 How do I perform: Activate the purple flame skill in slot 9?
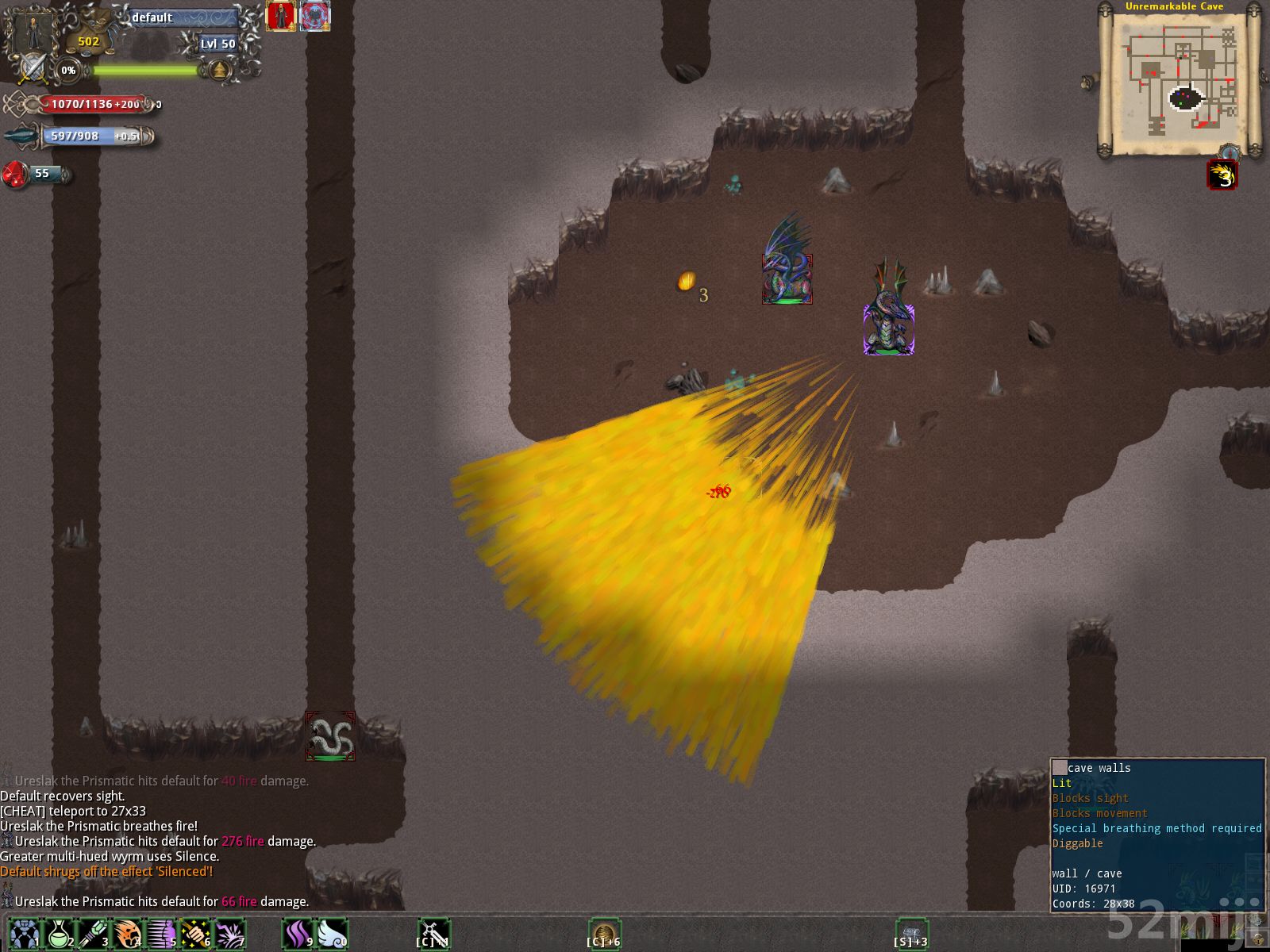pyautogui.click(x=298, y=934)
